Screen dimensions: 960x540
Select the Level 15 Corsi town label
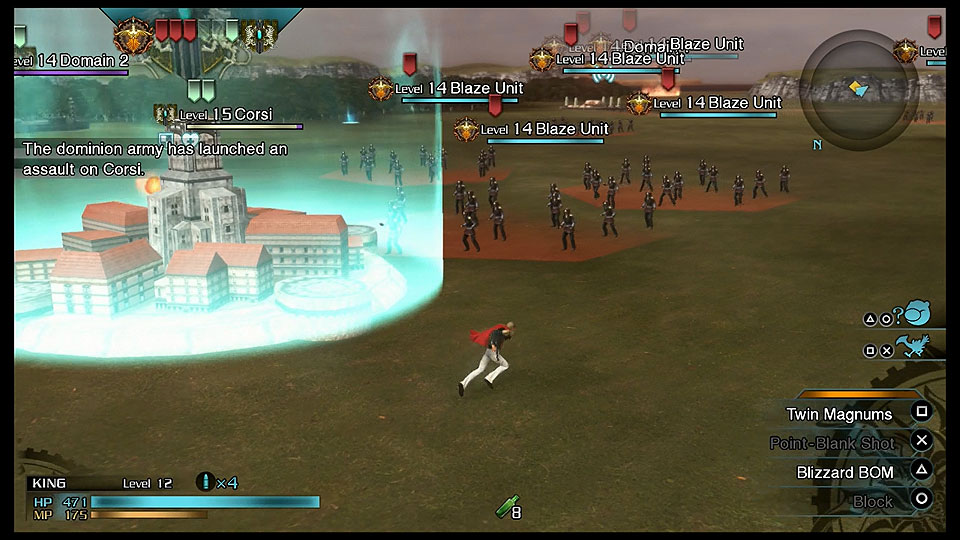point(225,115)
